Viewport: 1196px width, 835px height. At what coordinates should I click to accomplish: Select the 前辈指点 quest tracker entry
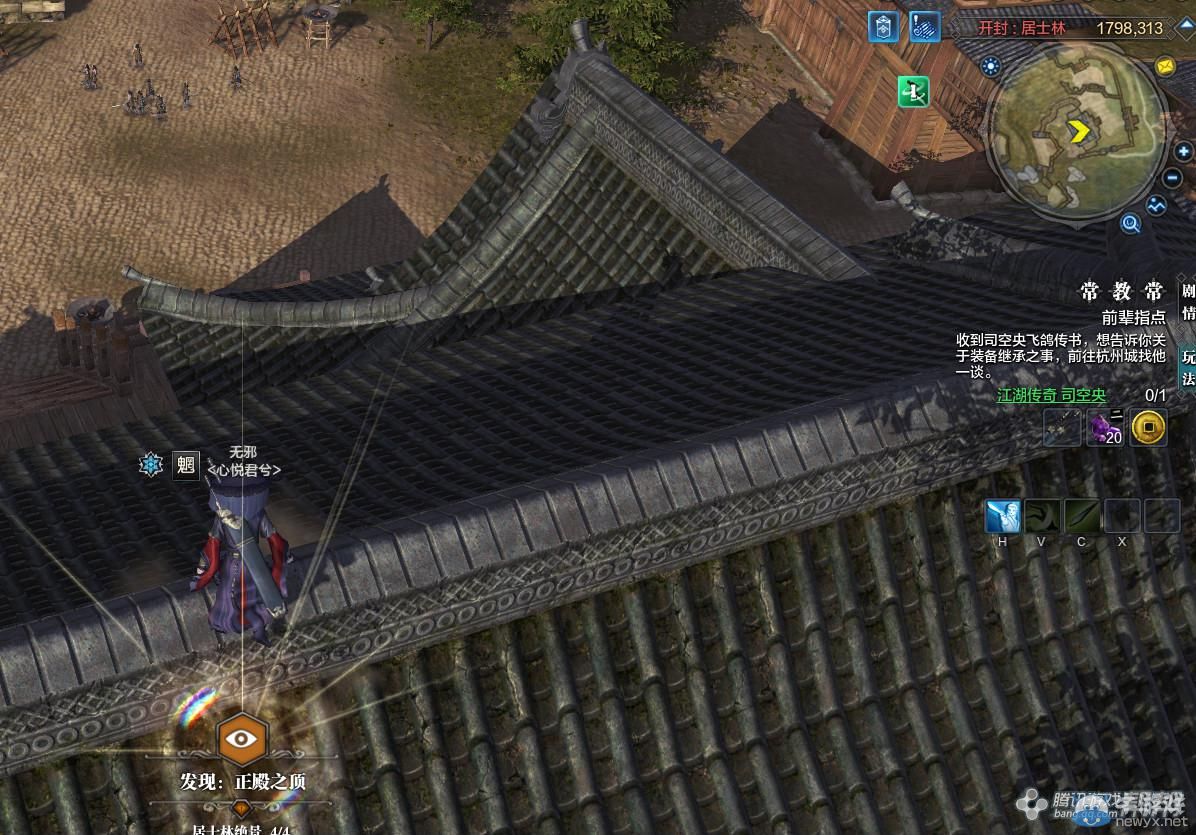(1133, 317)
